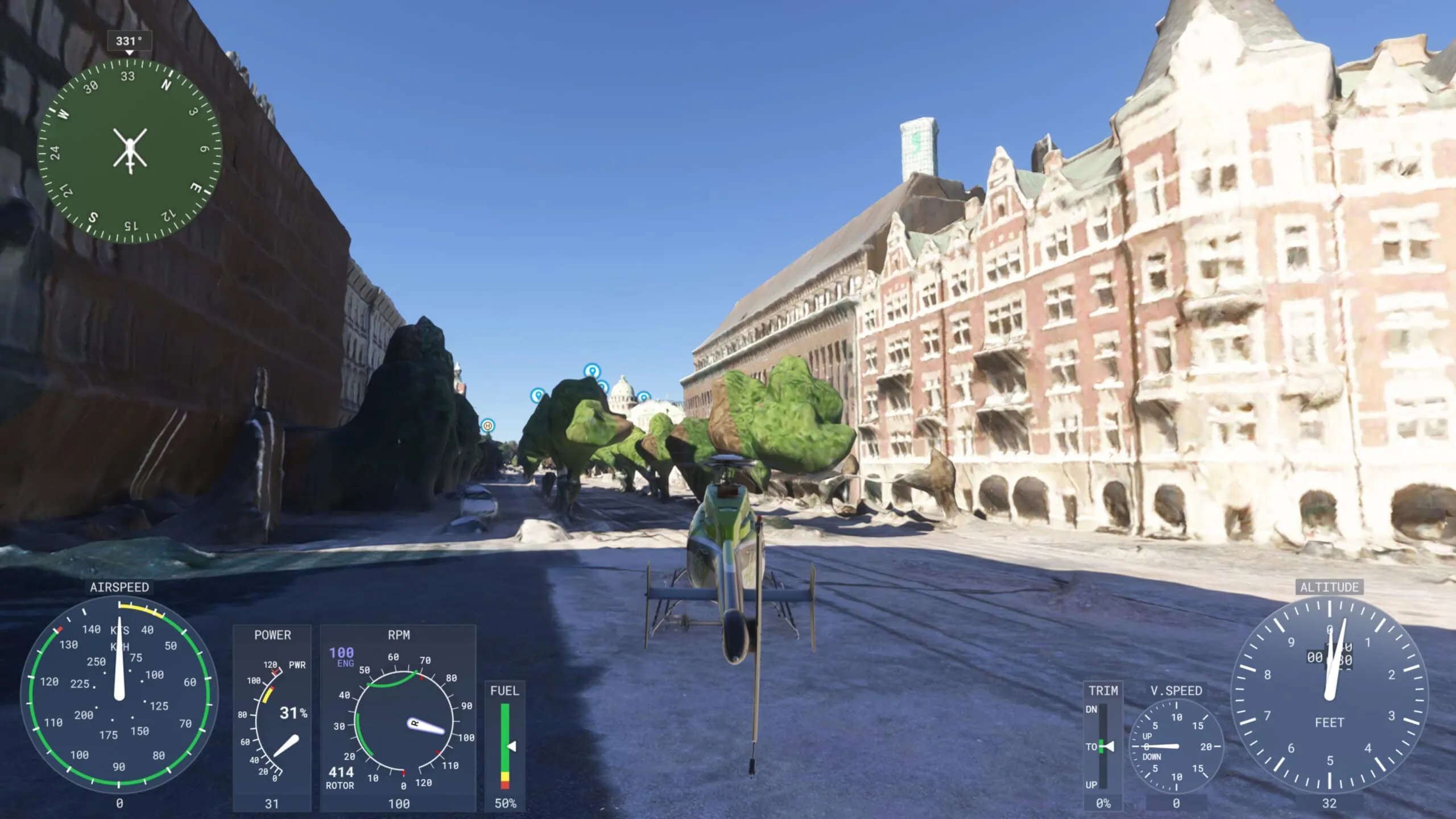Image resolution: width=1456 pixels, height=819 pixels.
Task: Select the rightmost POI marker near the building
Action: point(645,397)
